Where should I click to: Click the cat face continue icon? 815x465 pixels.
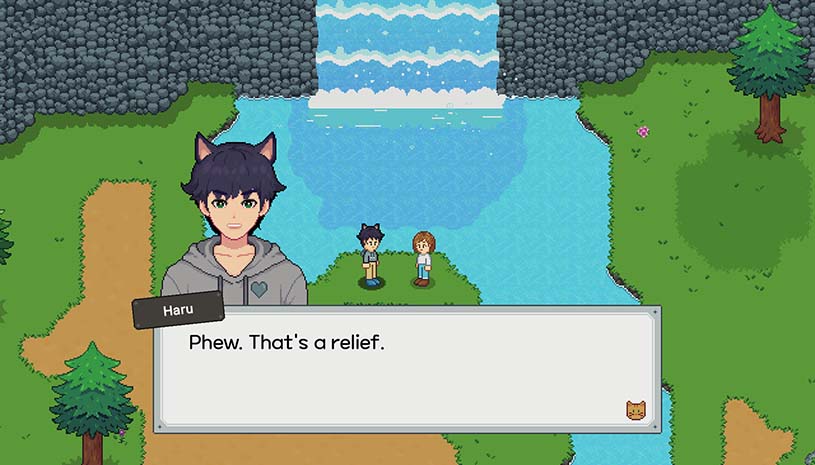635,409
